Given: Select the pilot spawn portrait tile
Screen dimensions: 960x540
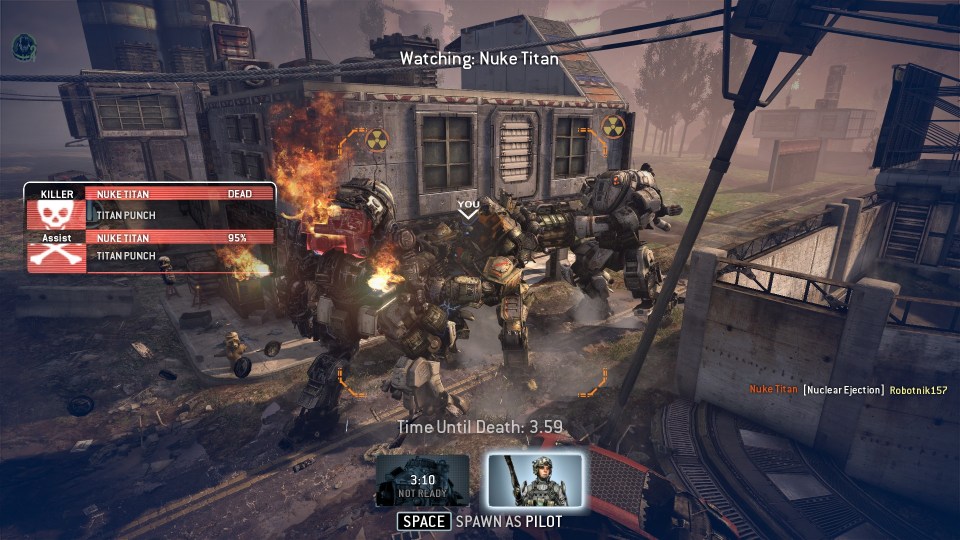Looking at the screenshot, I should tap(535, 480).
